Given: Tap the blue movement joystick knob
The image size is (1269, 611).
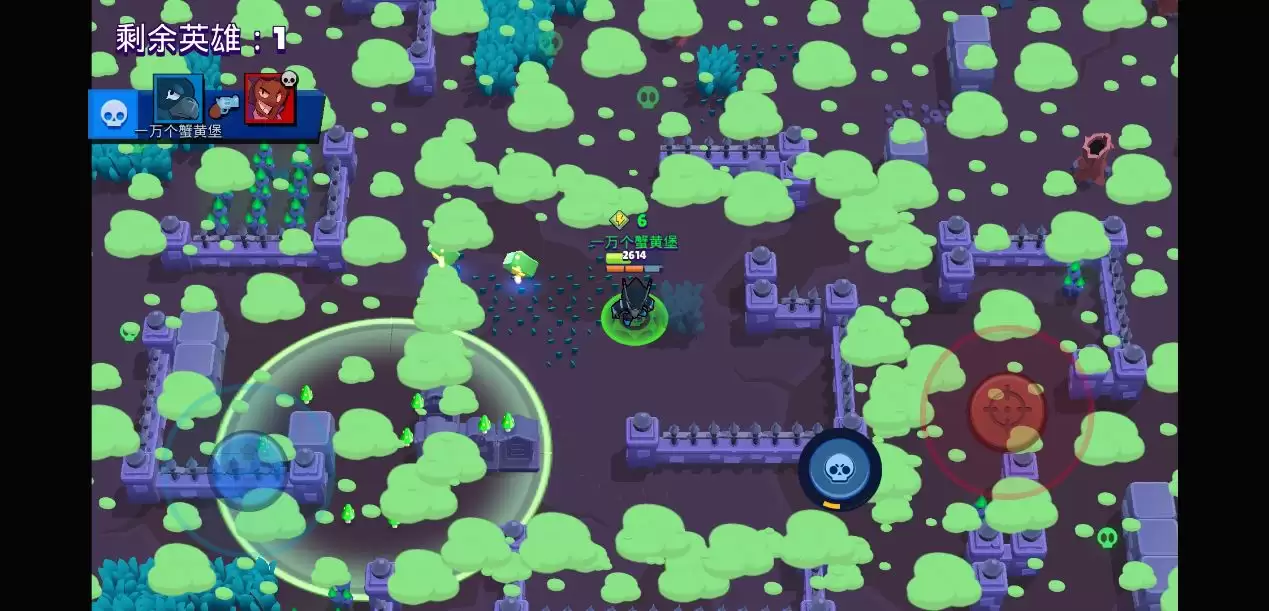Looking at the screenshot, I should pyautogui.click(x=249, y=469).
